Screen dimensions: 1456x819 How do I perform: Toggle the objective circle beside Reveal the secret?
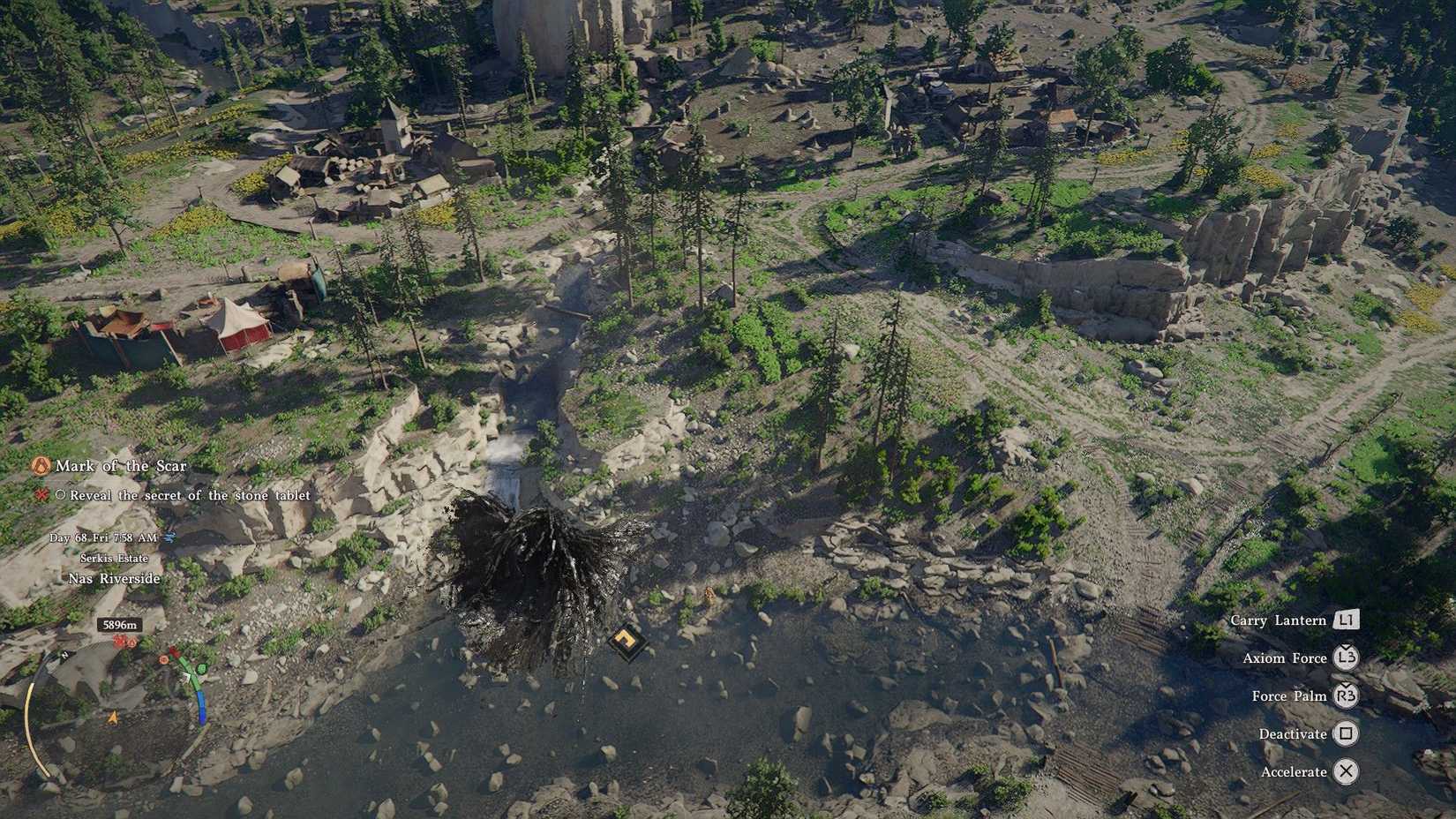tap(59, 495)
